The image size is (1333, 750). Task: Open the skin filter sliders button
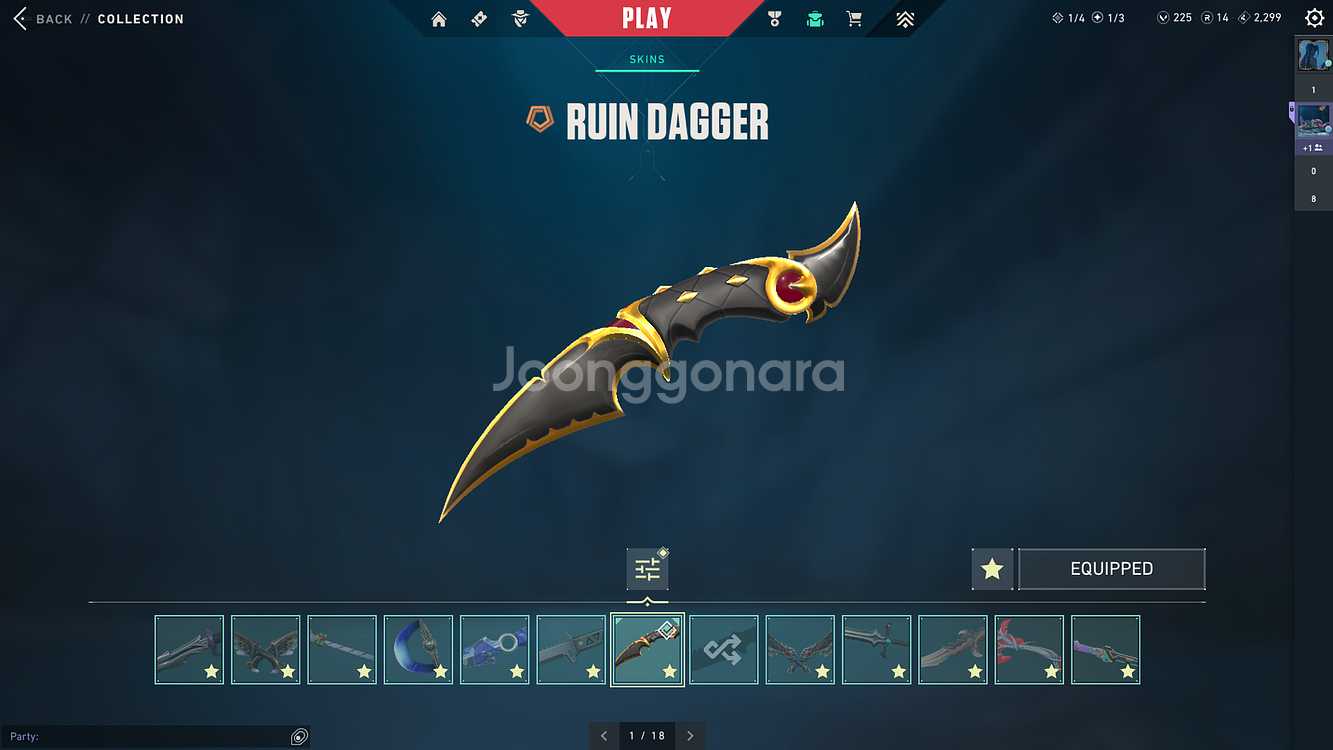(647, 570)
